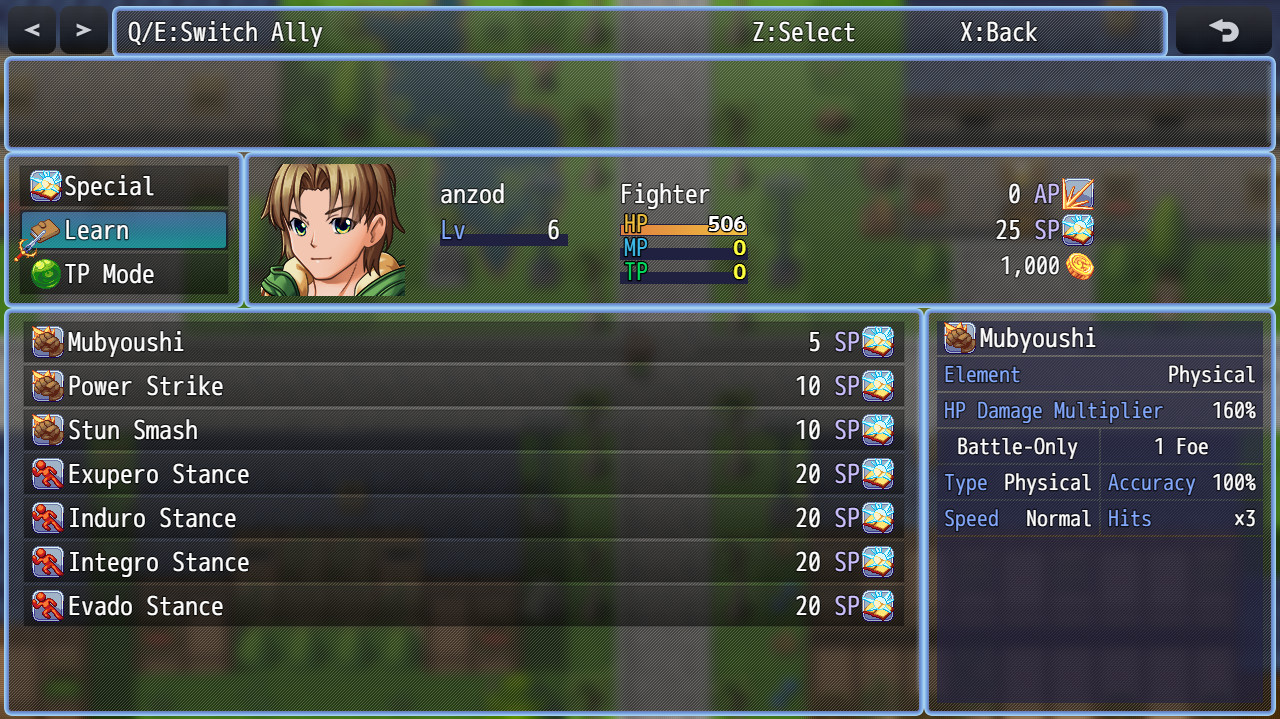Viewport: 1280px width, 719px height.
Task: Pick the Stun Smash skill row
Action: [463, 431]
